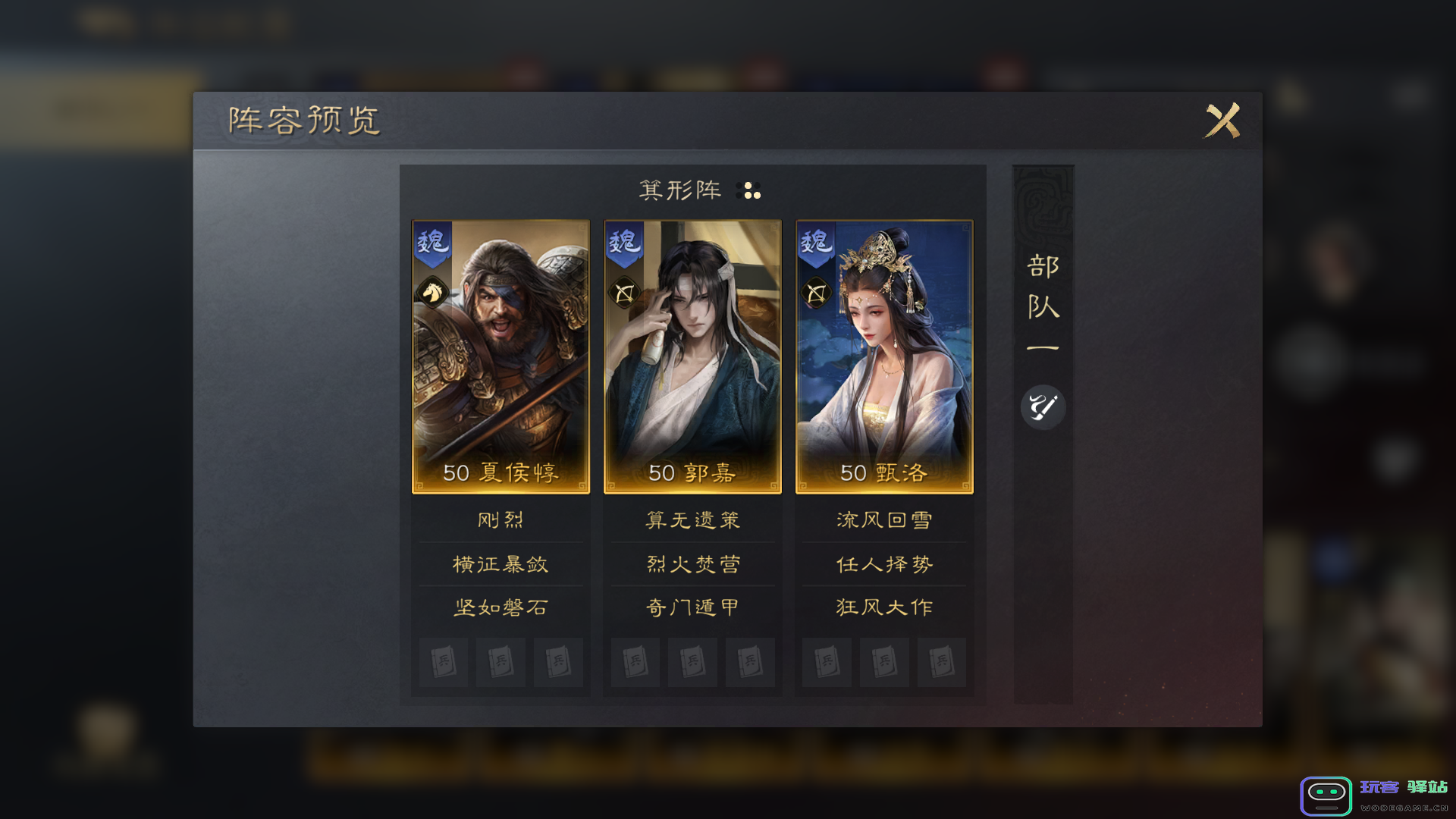The width and height of the screenshot is (1456, 819).
Task: View the 刚烈 skill of 夏侯惇
Action: [x=500, y=519]
